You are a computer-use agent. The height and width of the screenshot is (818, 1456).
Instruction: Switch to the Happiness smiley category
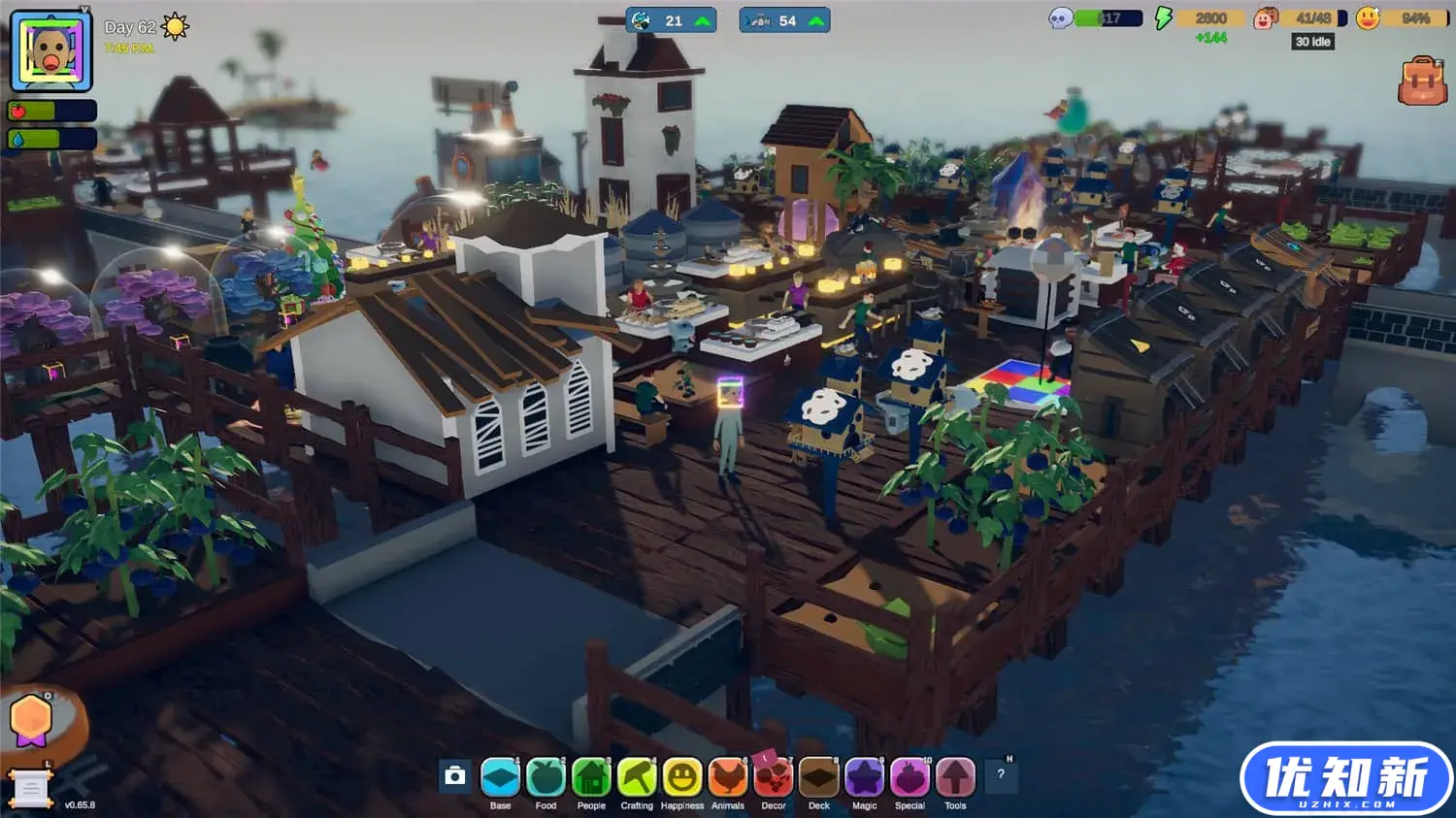[x=682, y=777]
